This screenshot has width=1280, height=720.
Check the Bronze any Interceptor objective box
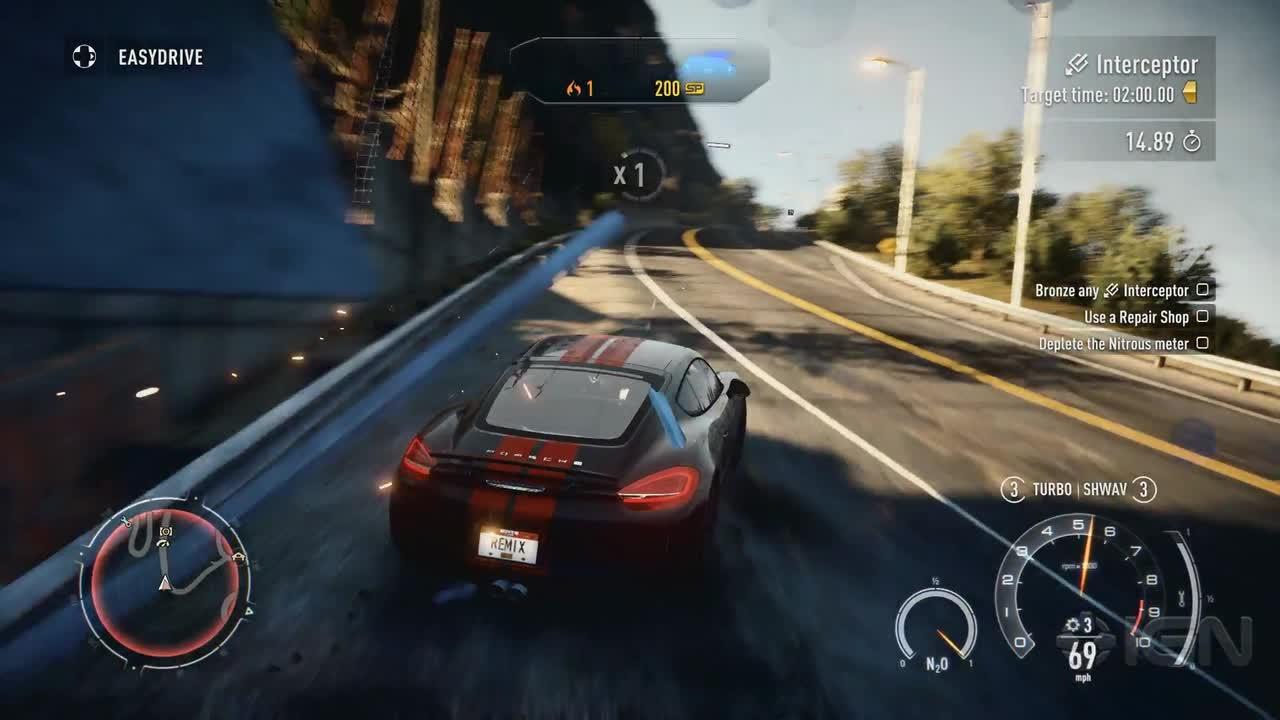(x=1203, y=289)
